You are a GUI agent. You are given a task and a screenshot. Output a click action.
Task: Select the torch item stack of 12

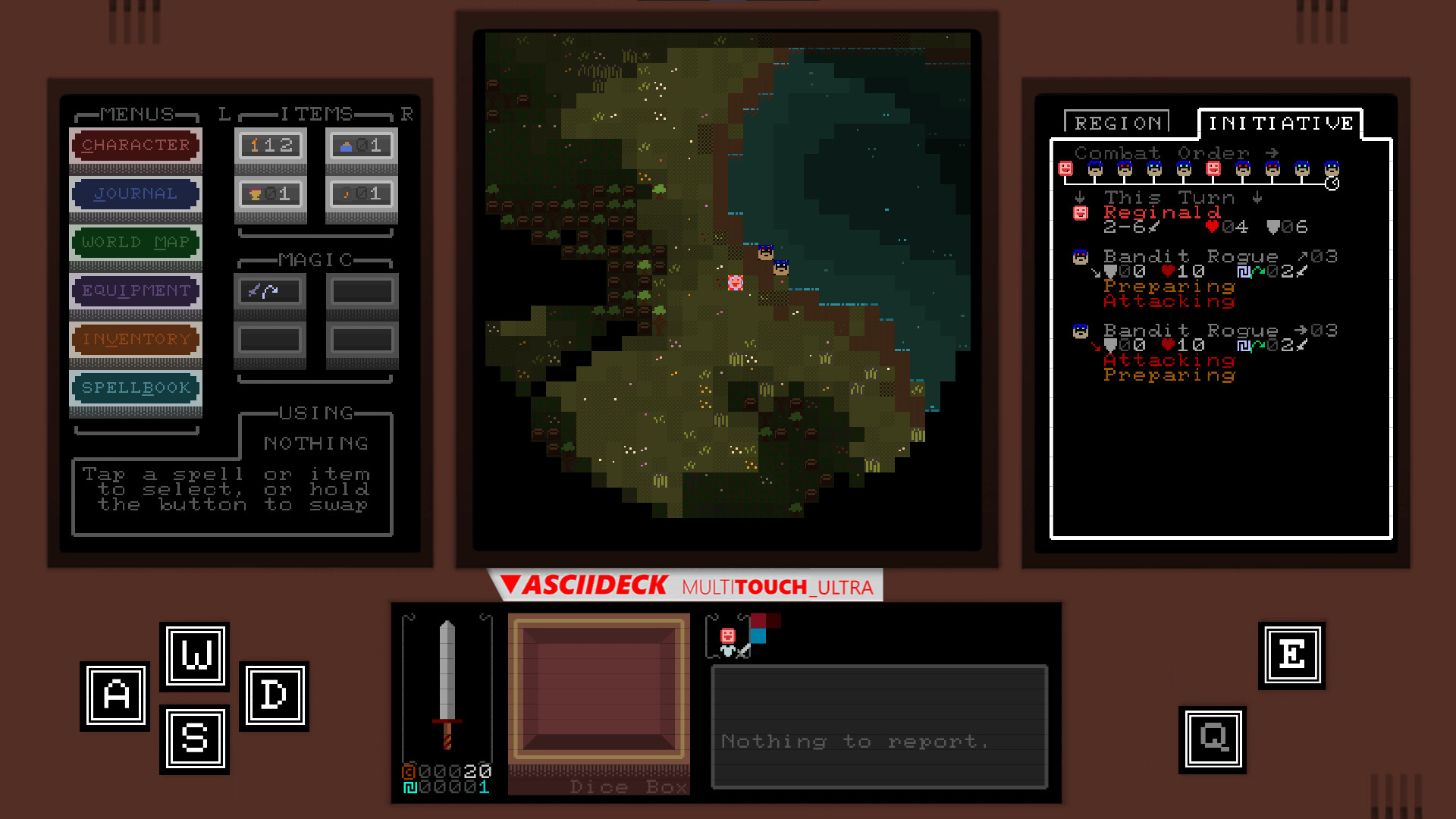[x=270, y=145]
